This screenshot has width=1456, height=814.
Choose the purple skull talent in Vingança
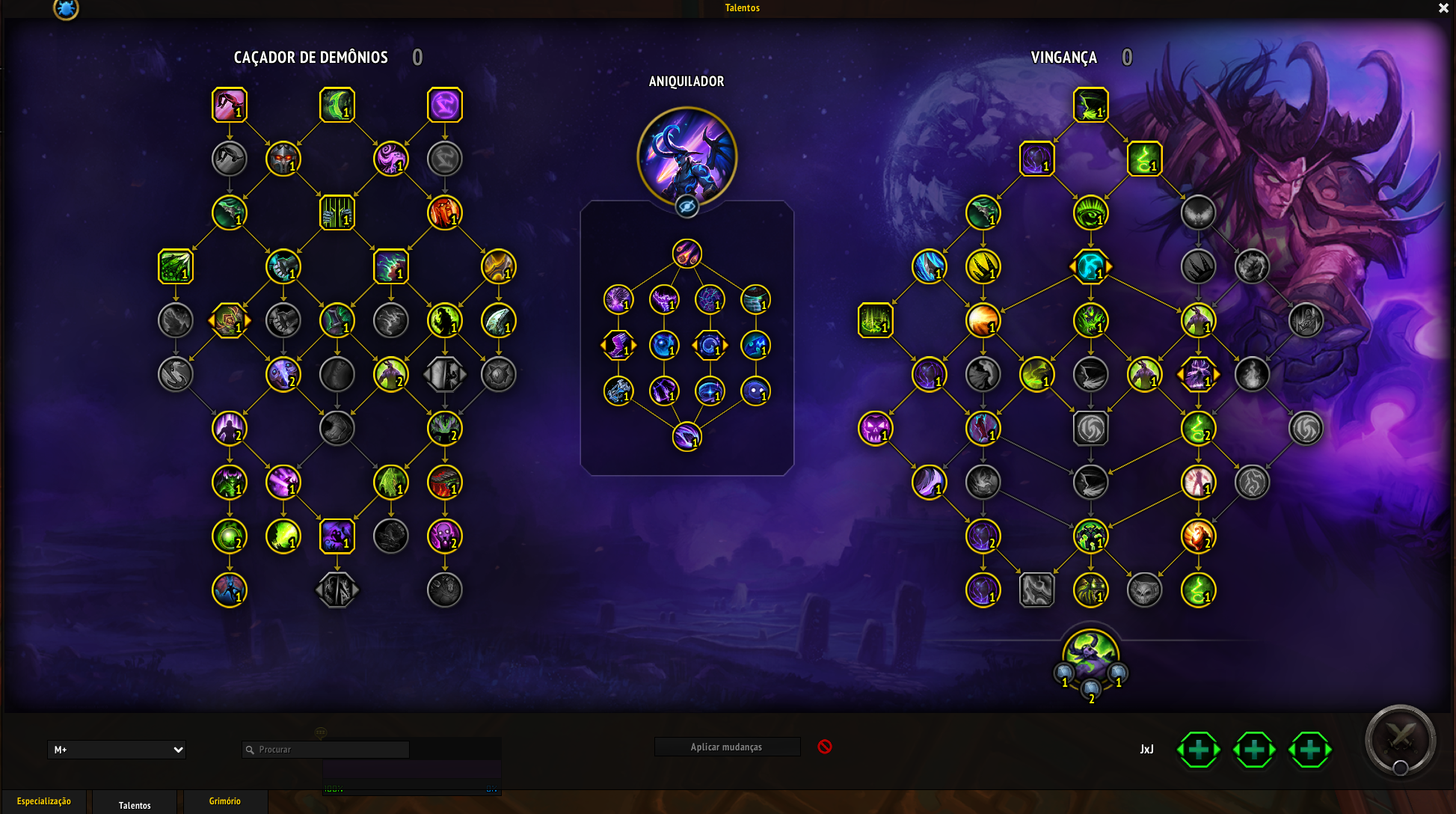click(x=875, y=428)
